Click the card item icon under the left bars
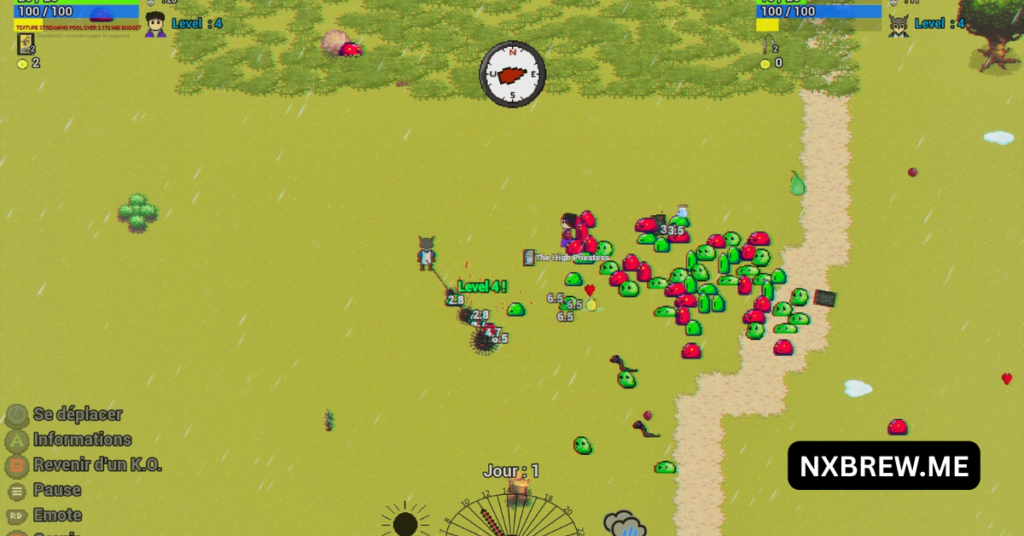1024x536 pixels. tap(26, 43)
